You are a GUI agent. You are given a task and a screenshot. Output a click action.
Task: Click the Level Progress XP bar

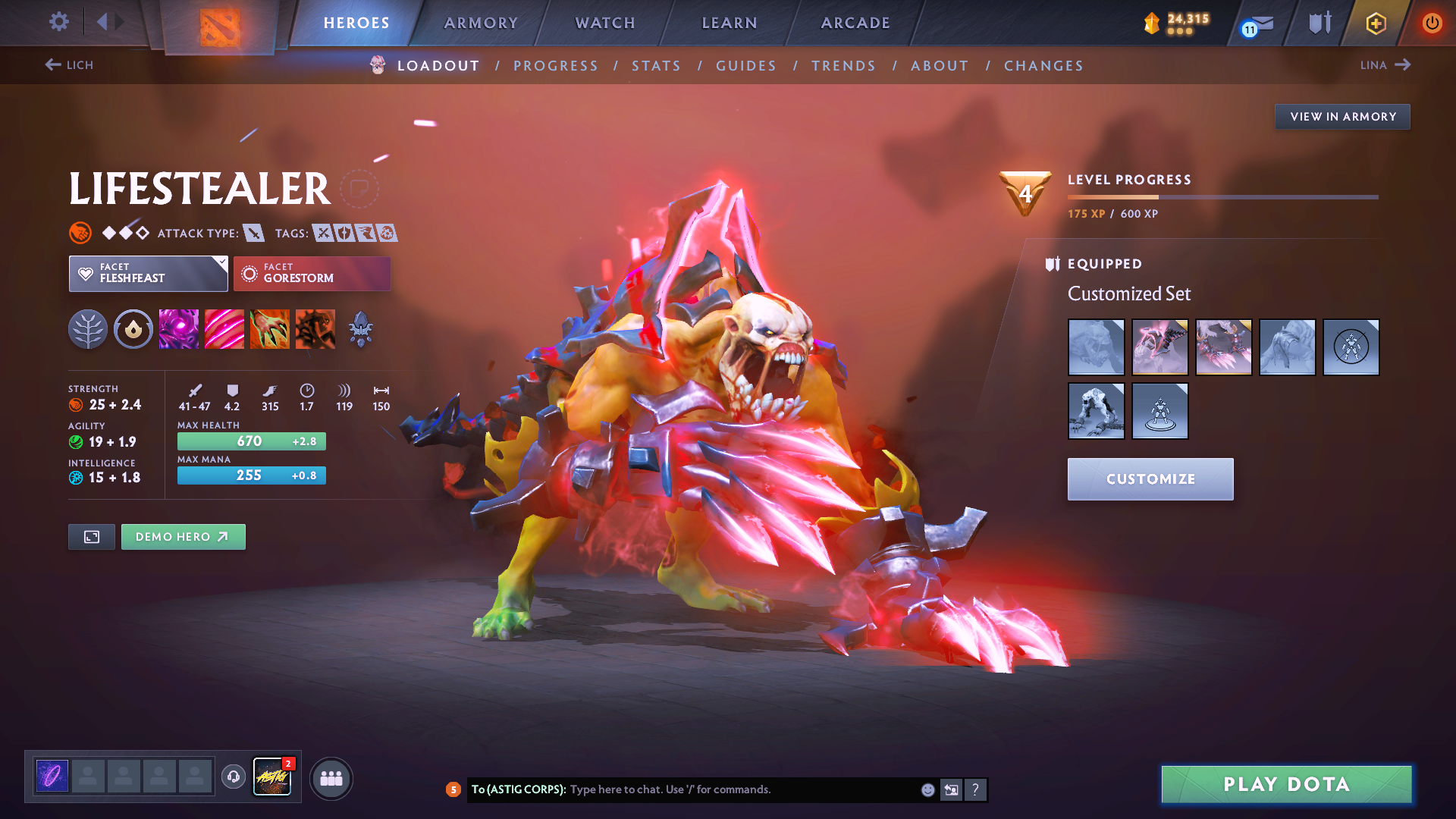[x=1221, y=197]
